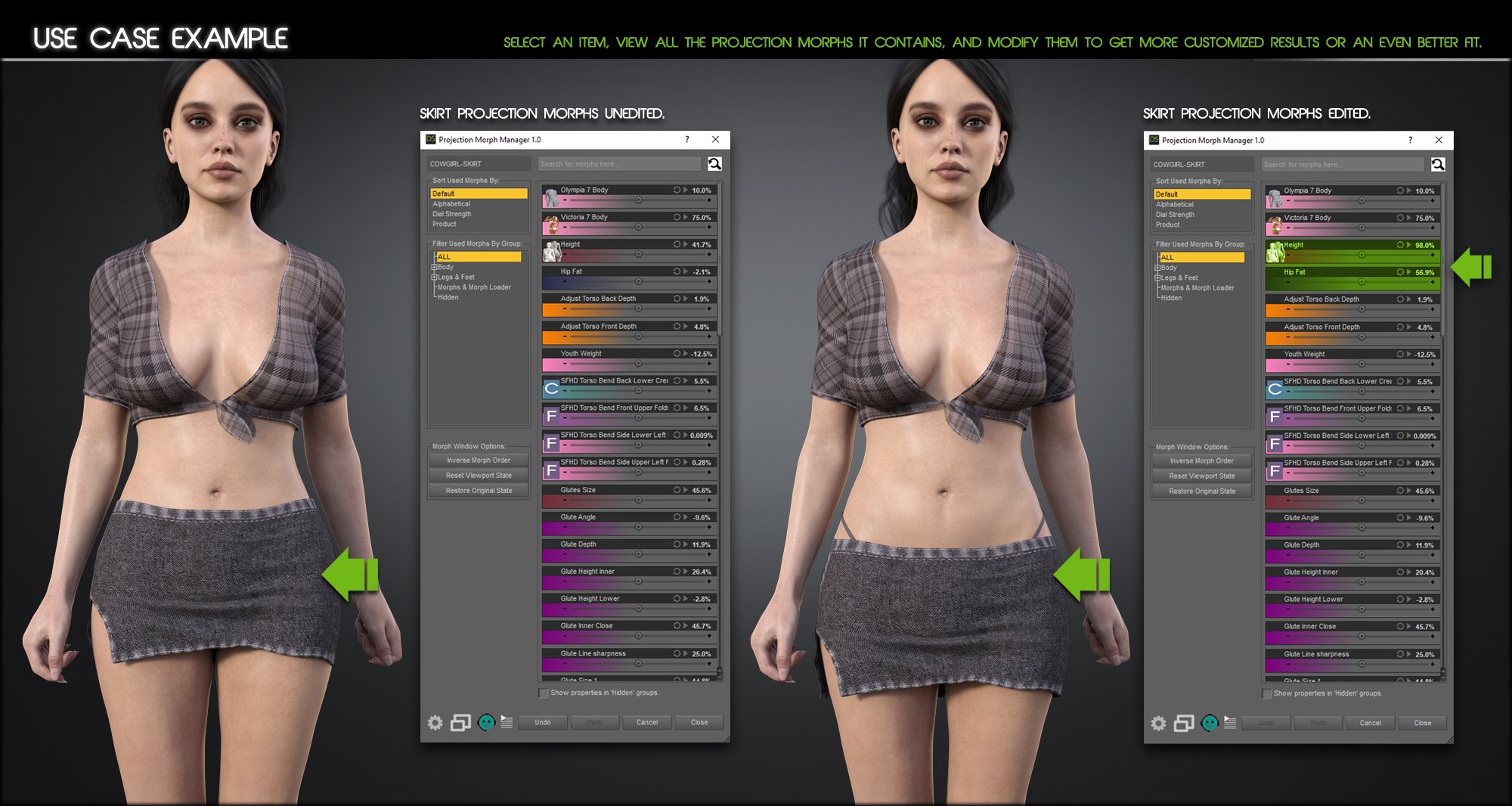The image size is (1512, 806).
Task: Open the log list icon beside the smiley
Action: point(507,722)
